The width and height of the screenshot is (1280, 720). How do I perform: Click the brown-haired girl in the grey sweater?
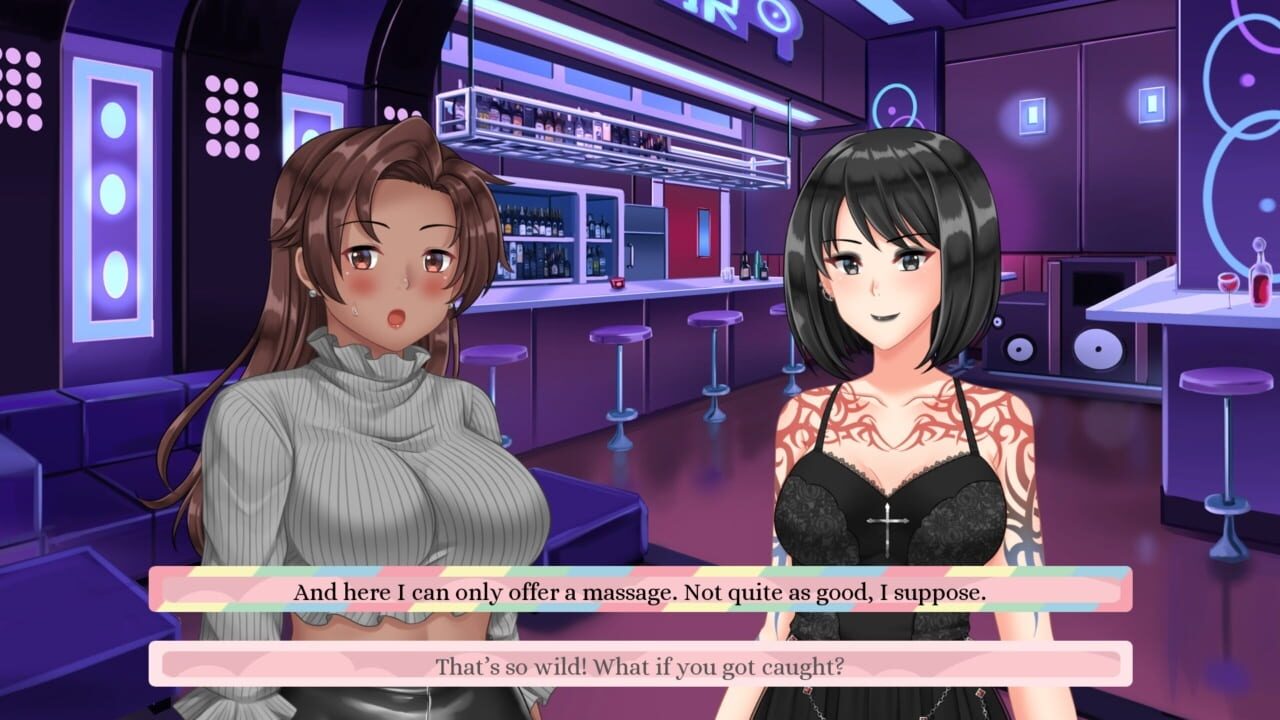(360, 420)
